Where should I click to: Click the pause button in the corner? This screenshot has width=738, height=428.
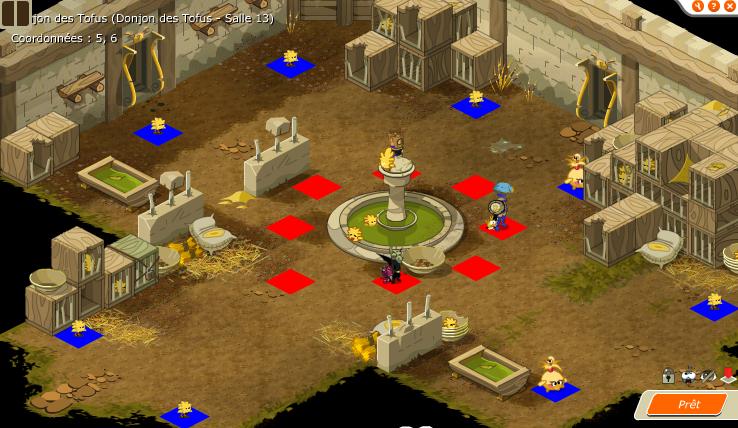tap(15, 13)
